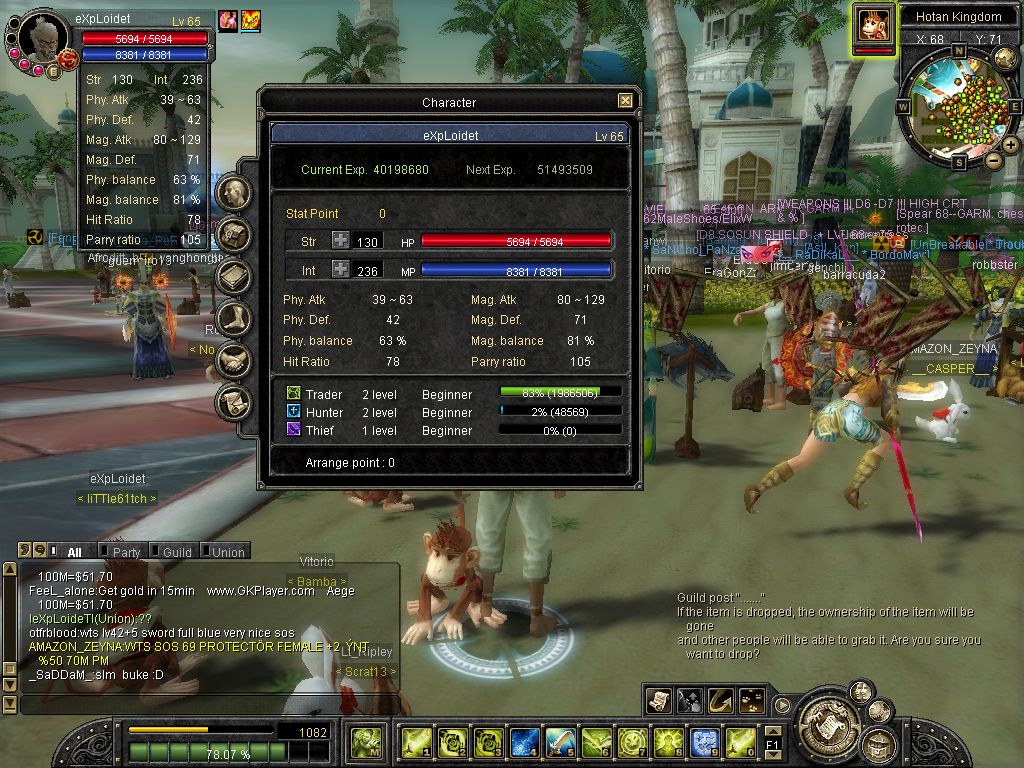Select the monkey pet portrait
Viewport: 1024px width, 768px height.
(873, 23)
